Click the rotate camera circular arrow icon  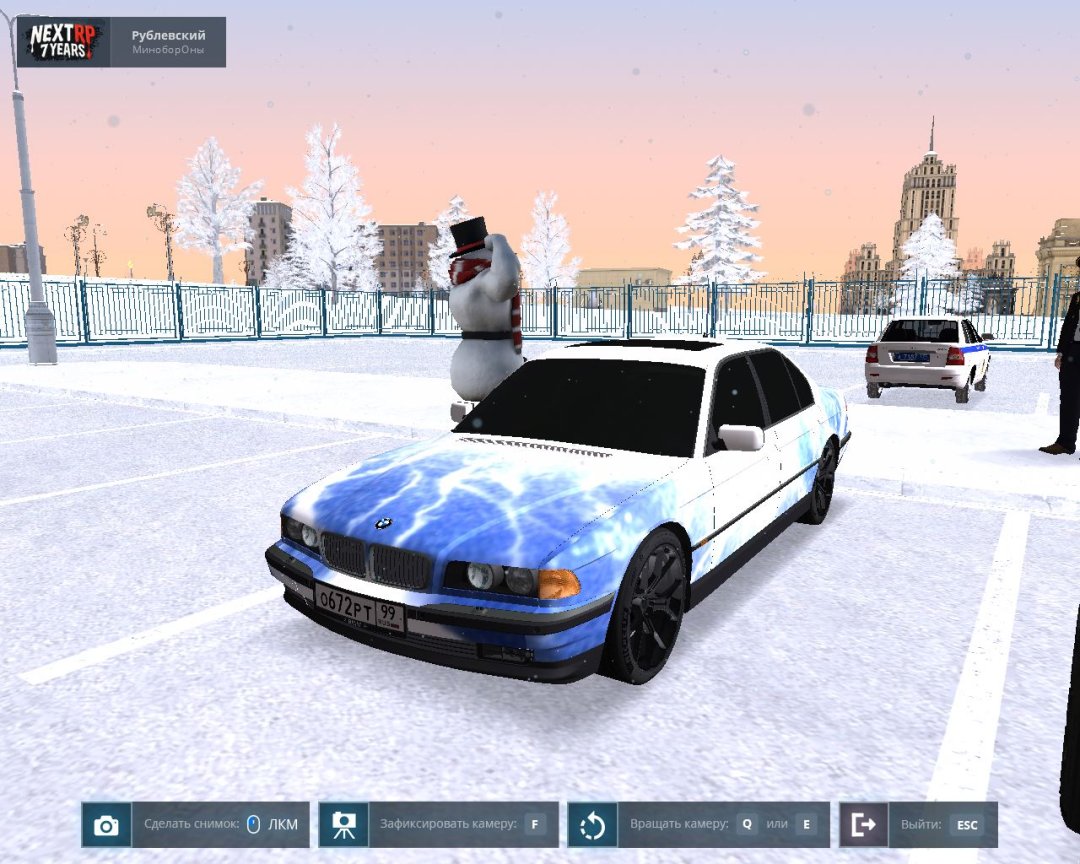coord(592,825)
